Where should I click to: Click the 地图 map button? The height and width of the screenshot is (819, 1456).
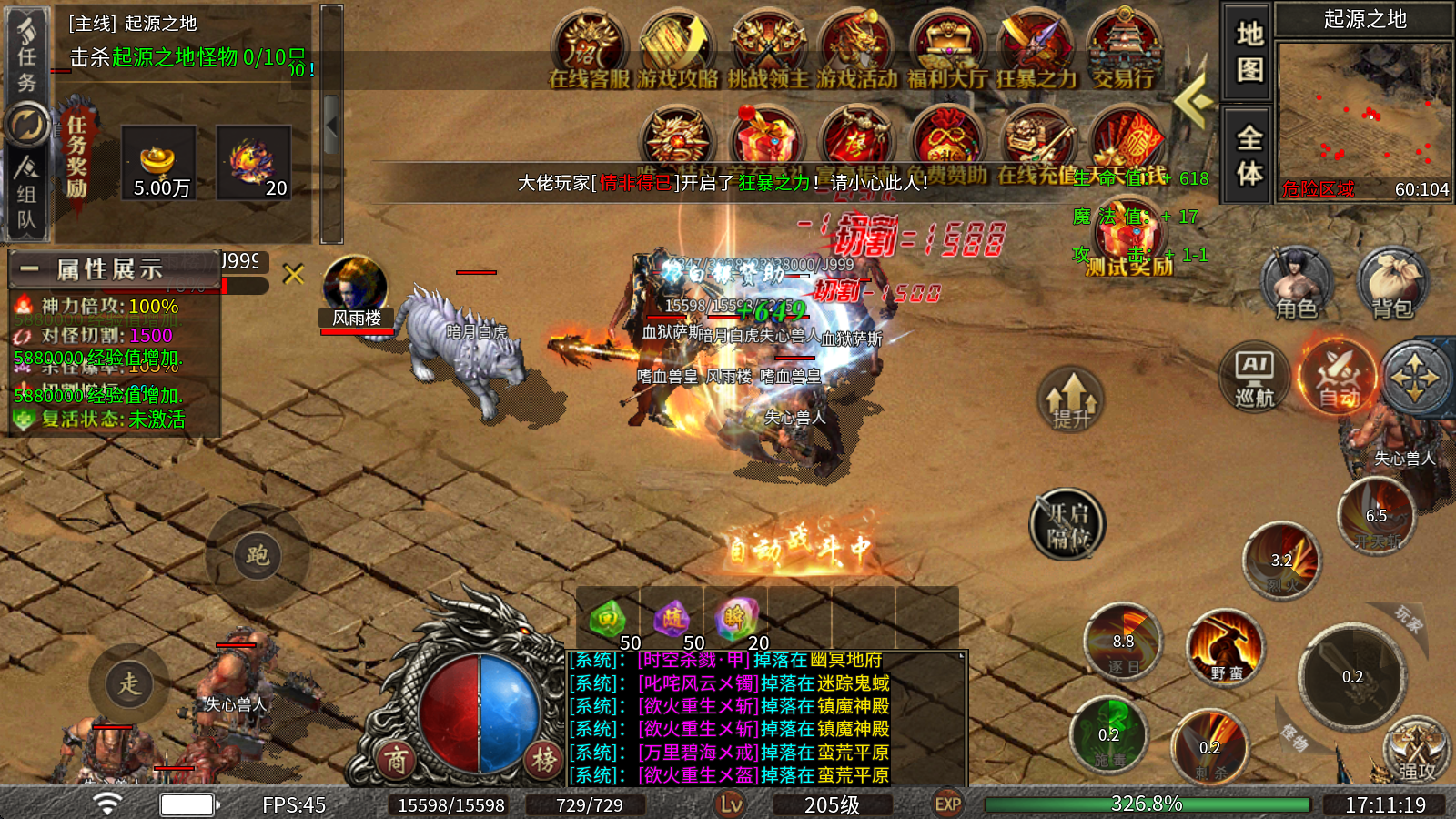[x=1249, y=51]
